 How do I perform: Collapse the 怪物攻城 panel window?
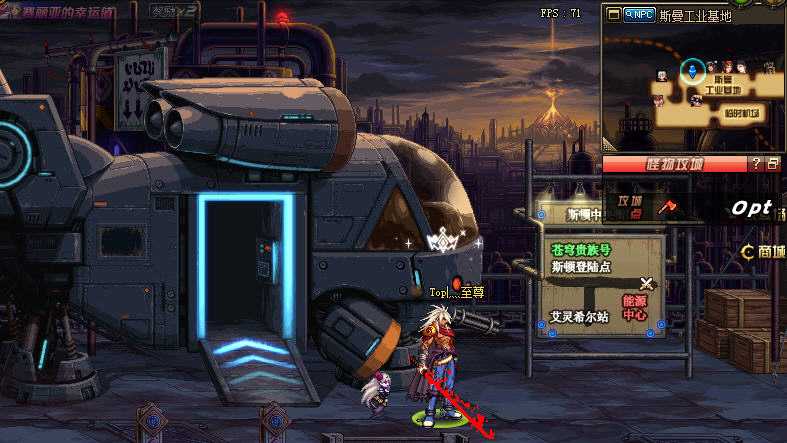tap(772, 163)
